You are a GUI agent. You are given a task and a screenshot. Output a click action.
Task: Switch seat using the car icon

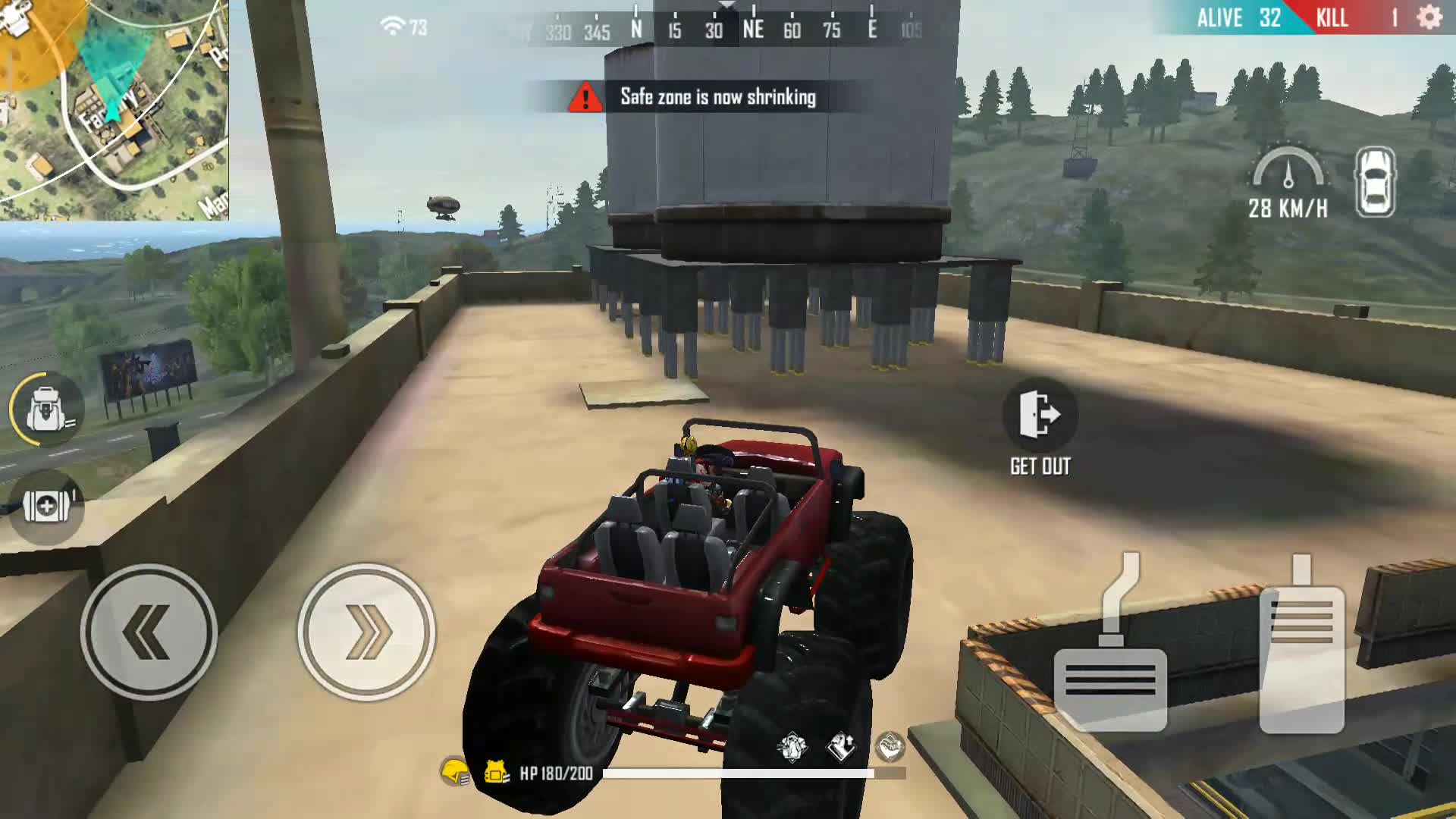click(1375, 182)
